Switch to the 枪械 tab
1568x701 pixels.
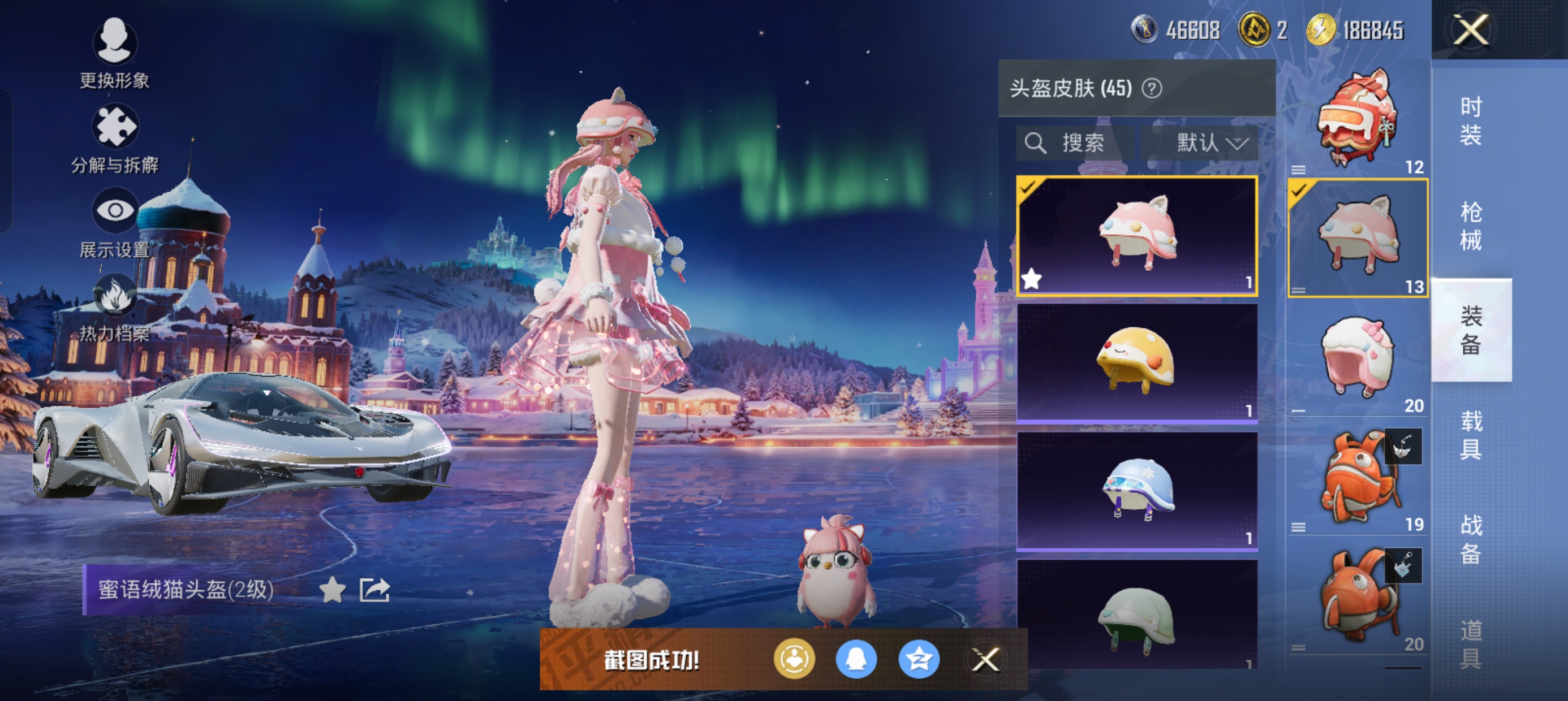pos(1471,226)
